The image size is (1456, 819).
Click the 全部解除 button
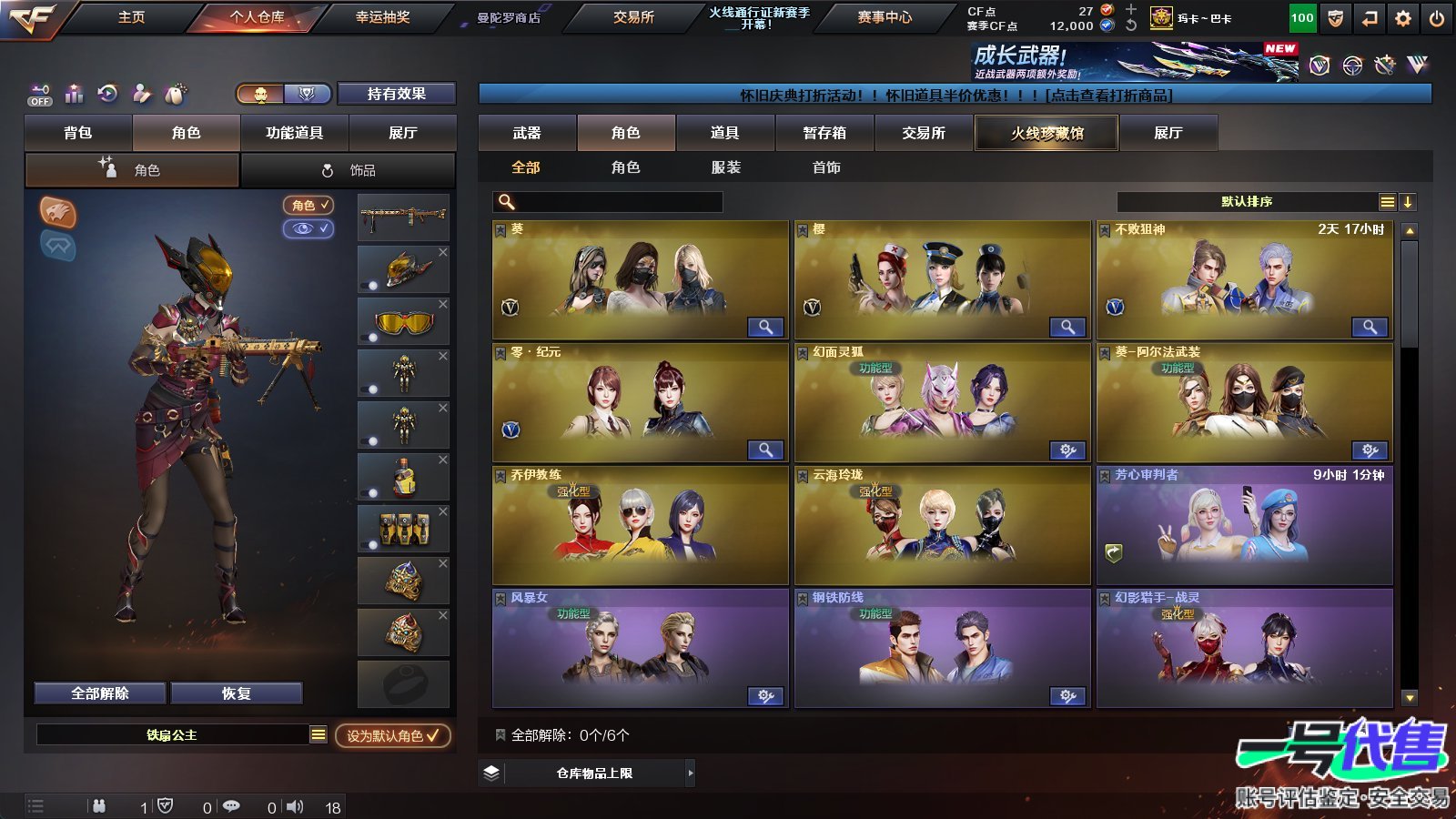point(98,693)
